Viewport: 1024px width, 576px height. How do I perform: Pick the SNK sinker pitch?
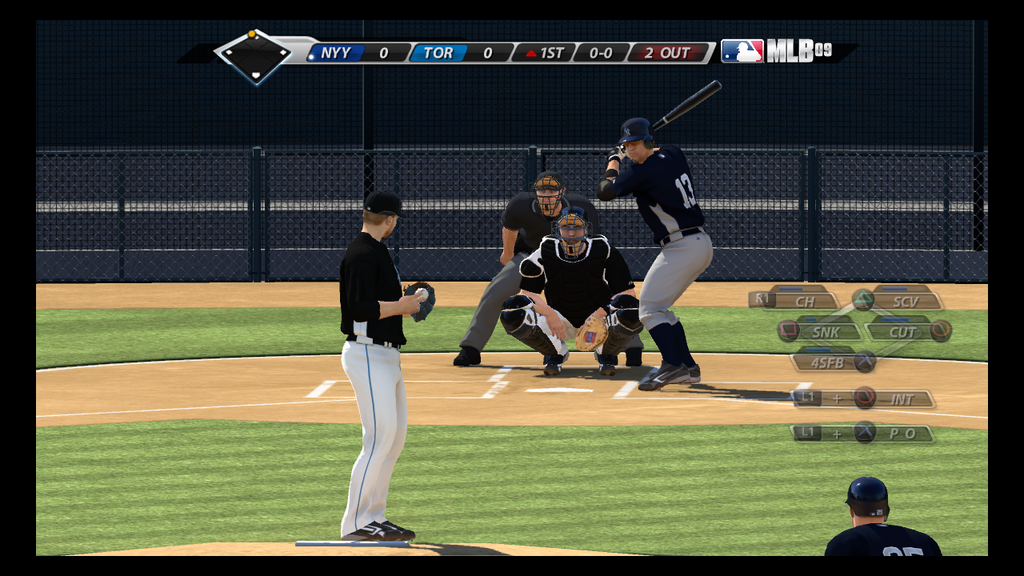[824, 331]
